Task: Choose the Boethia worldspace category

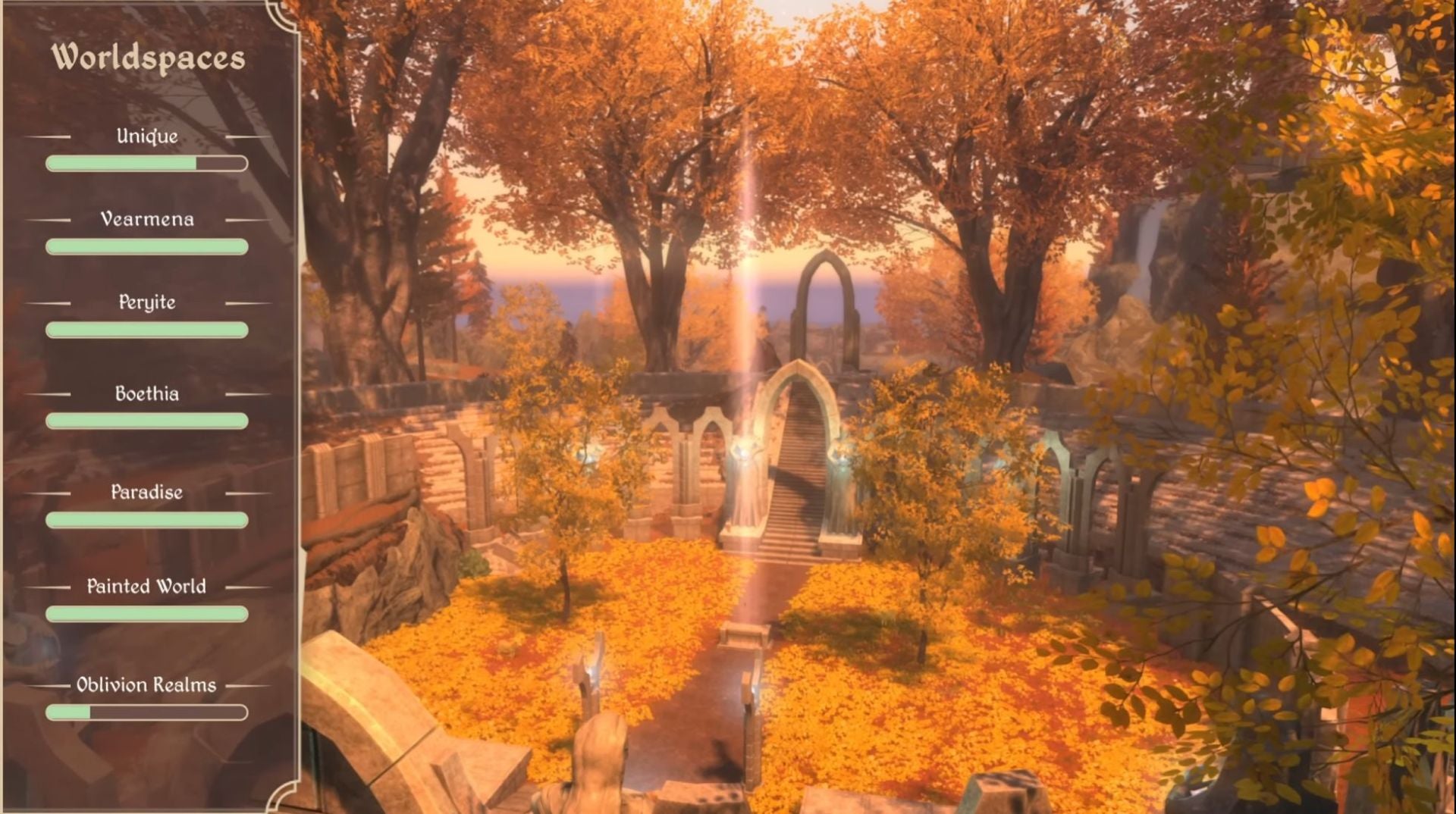Action: 146,393
